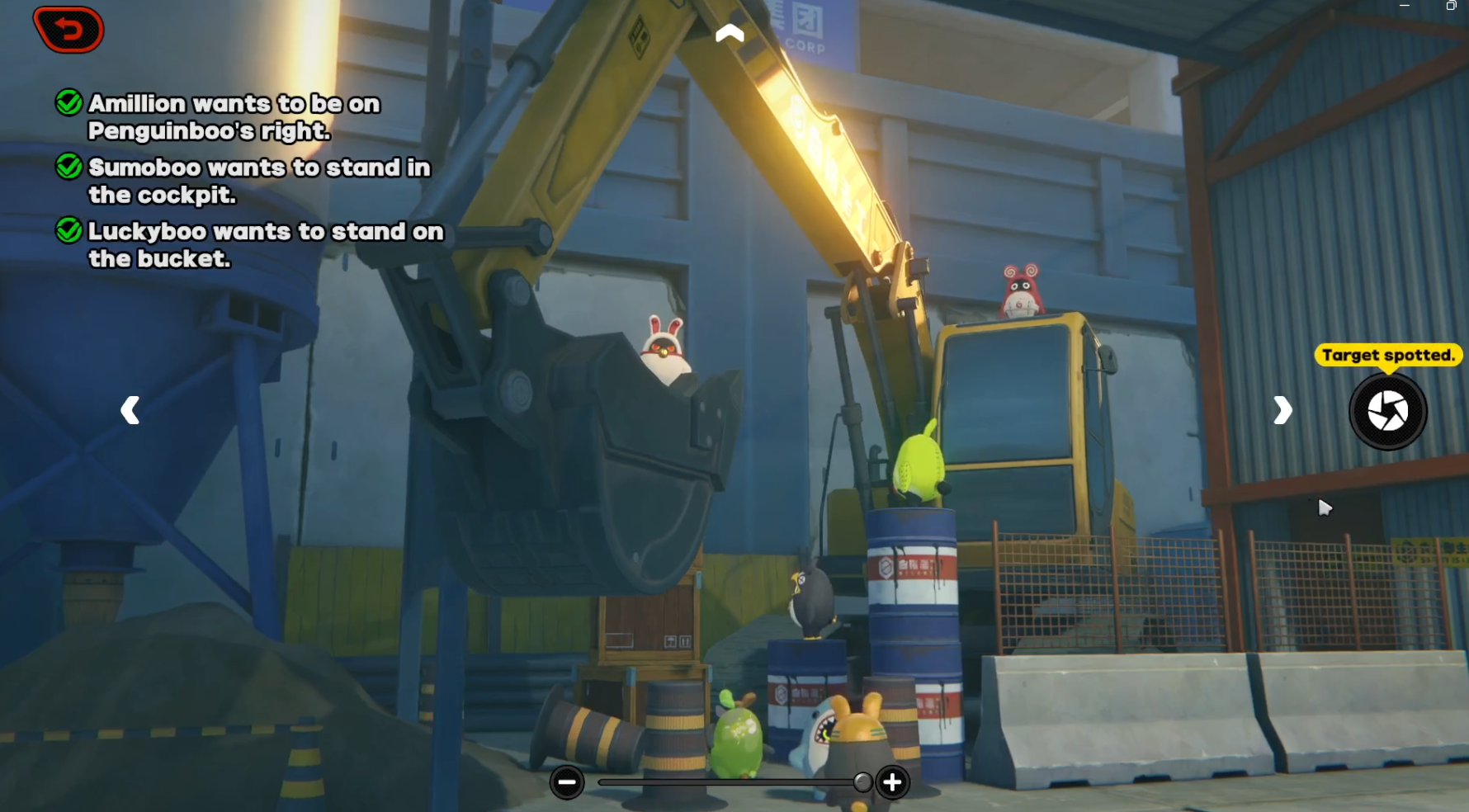Image resolution: width=1469 pixels, height=812 pixels.
Task: Pan the camera left with the left arrow
Action: click(x=130, y=410)
